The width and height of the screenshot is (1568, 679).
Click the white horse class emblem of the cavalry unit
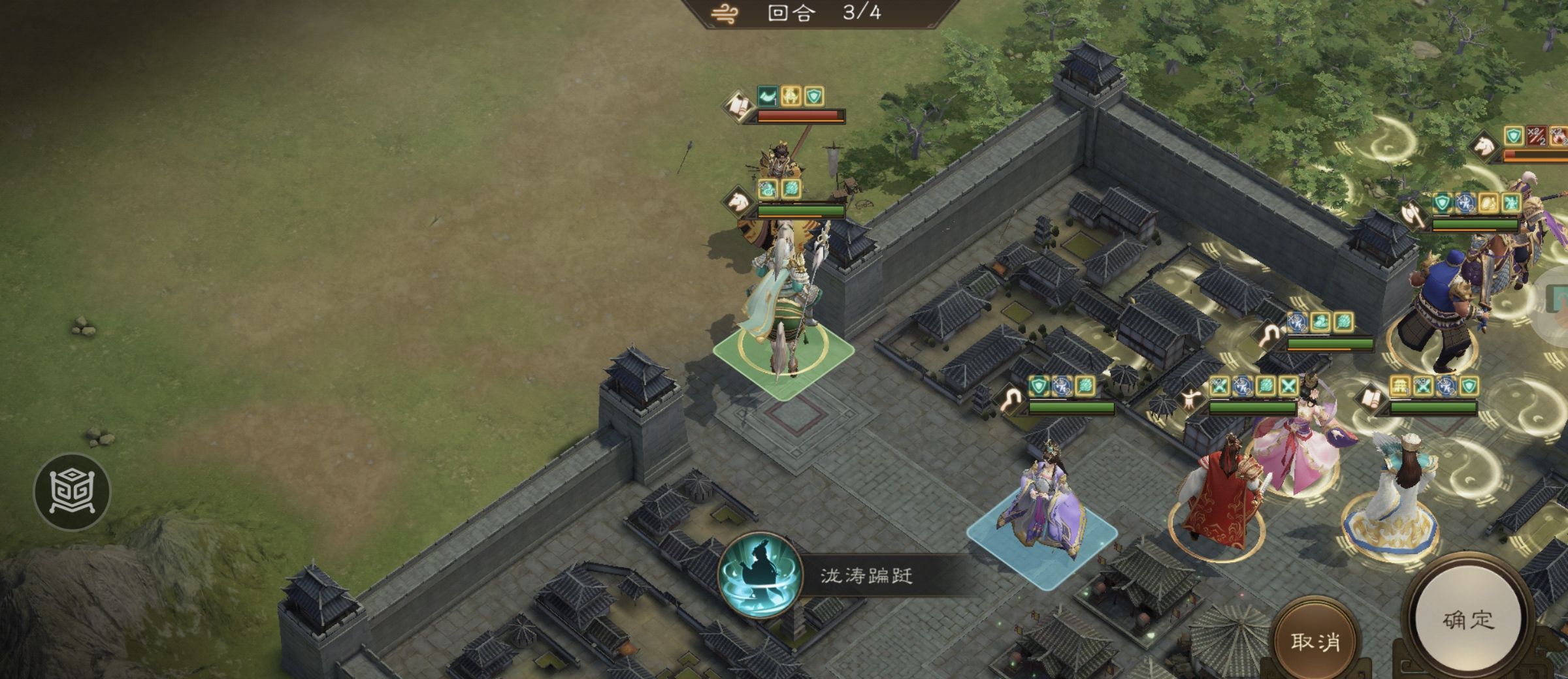736,201
